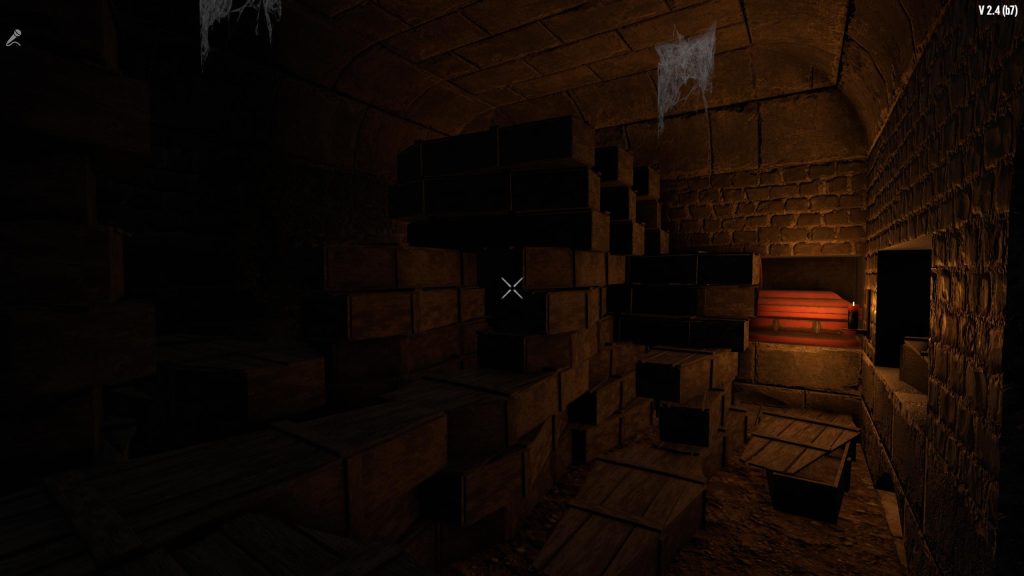Click the microphone voice chat icon

[14, 39]
